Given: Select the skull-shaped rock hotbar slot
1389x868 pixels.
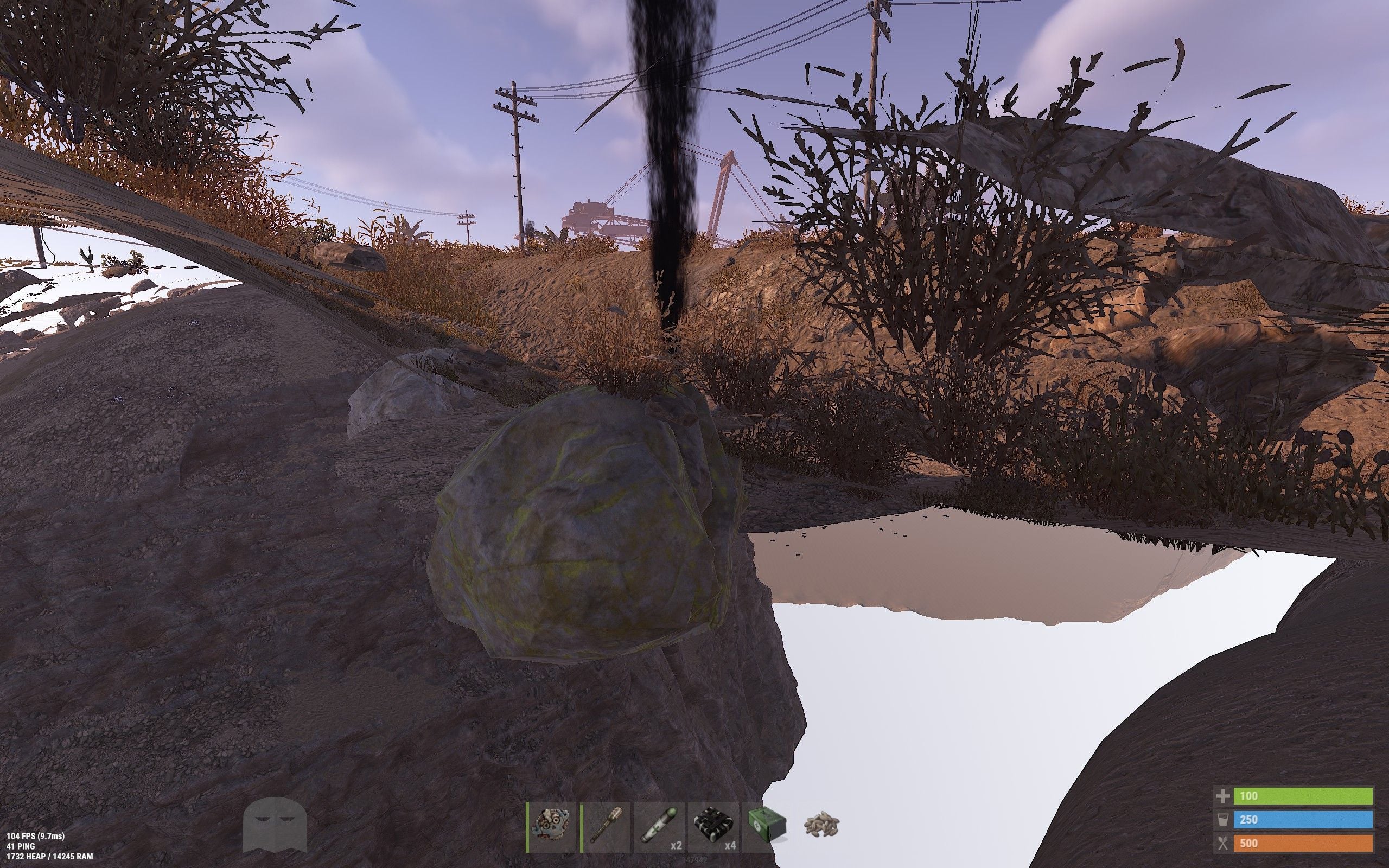Looking at the screenshot, I should pos(551,827).
